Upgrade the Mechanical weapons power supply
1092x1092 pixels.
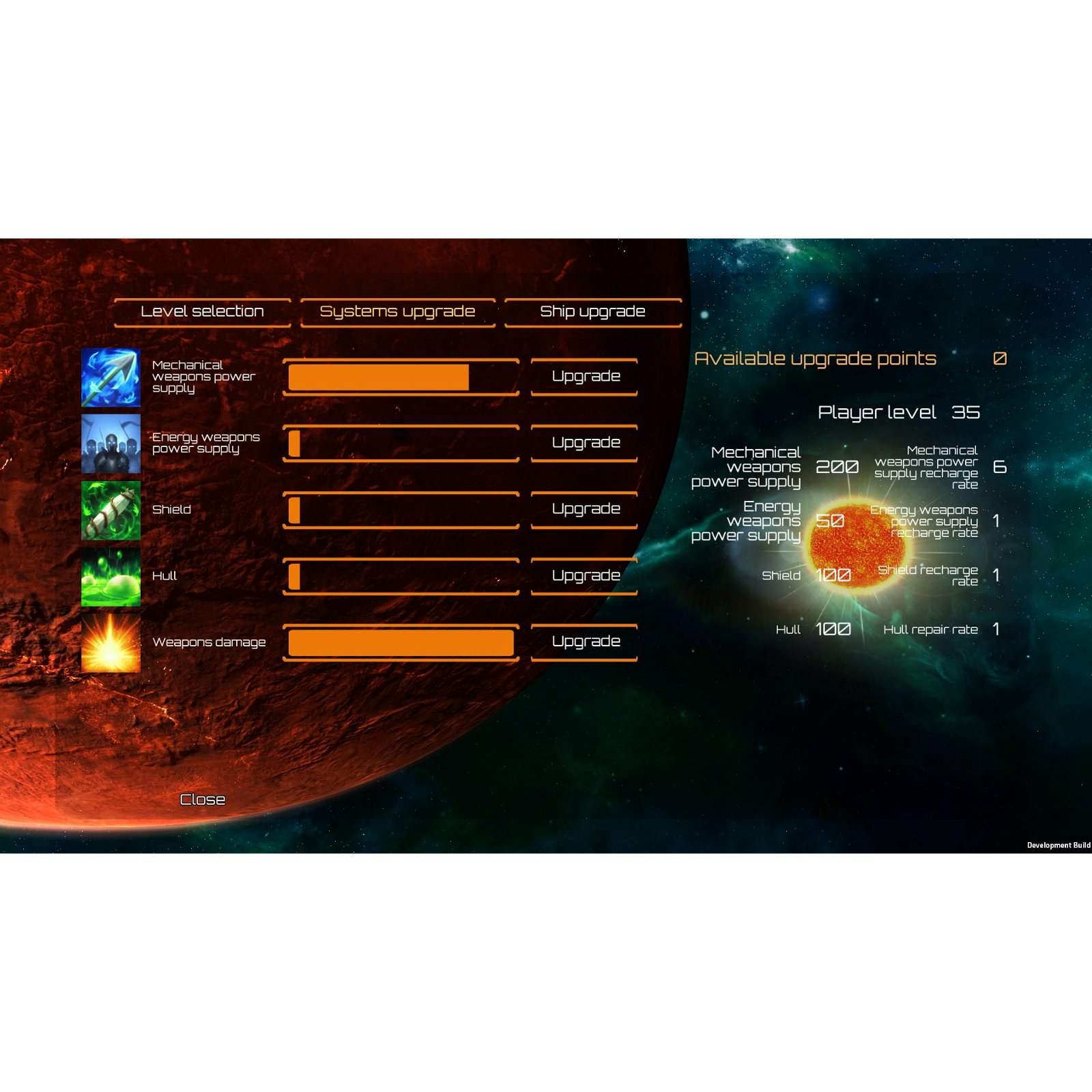584,376
